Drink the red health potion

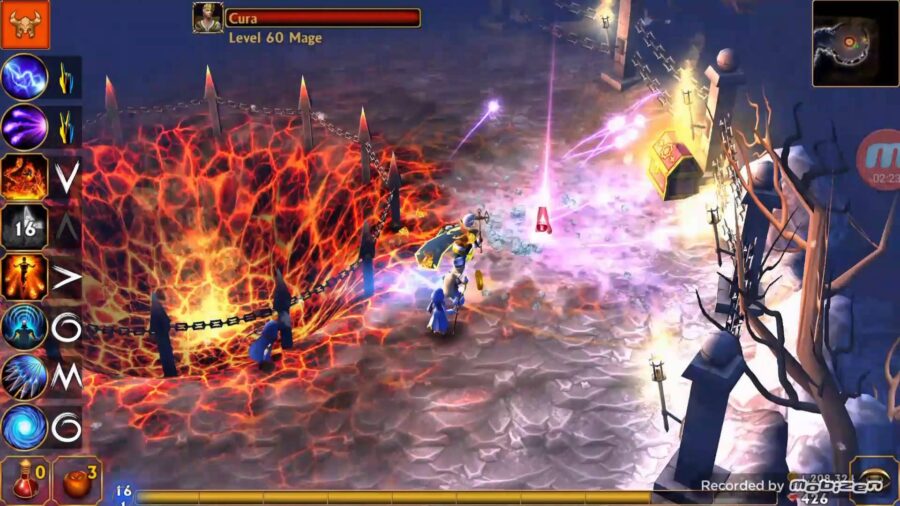25,480
